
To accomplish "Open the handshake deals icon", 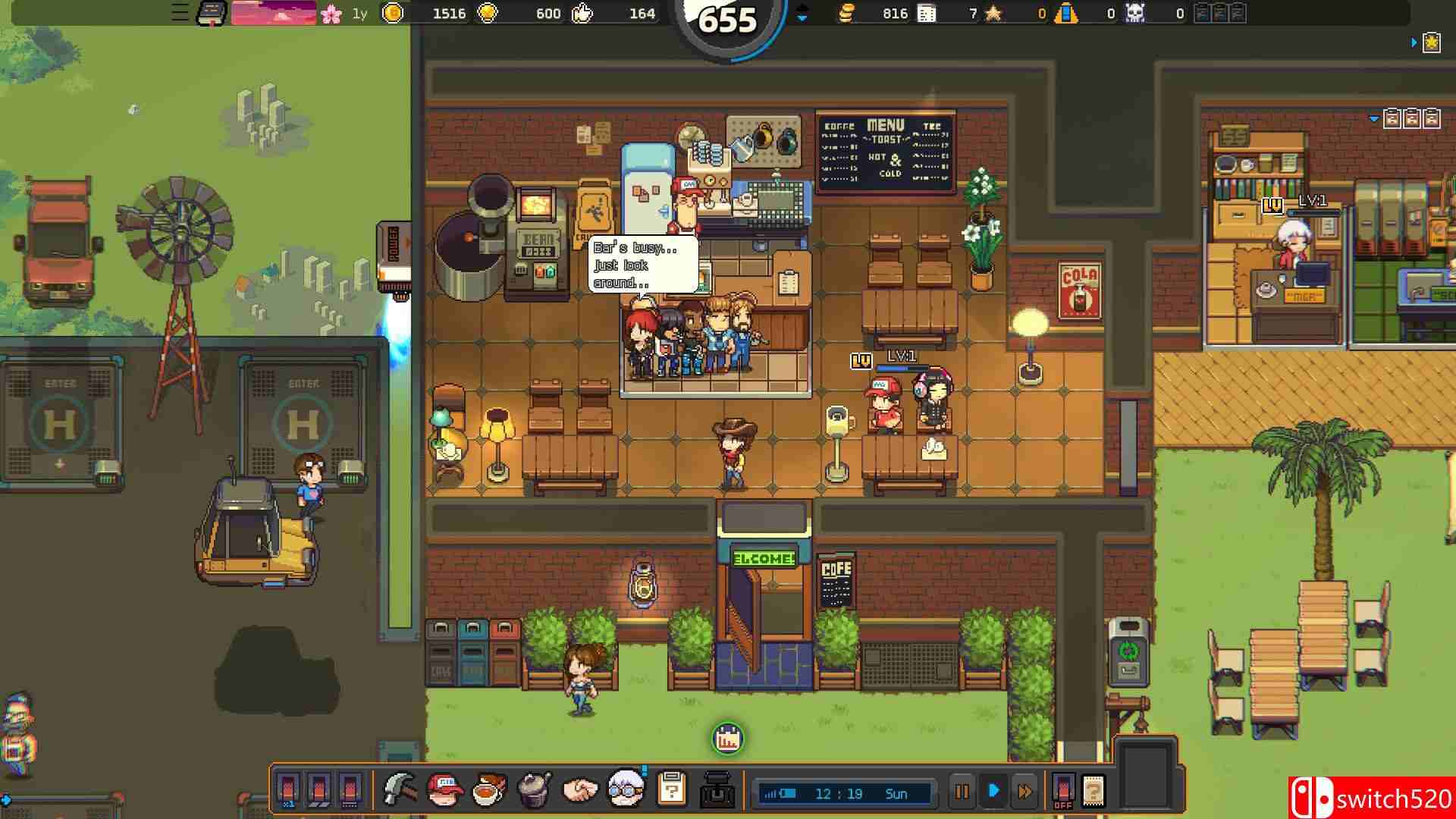I will 580,791.
